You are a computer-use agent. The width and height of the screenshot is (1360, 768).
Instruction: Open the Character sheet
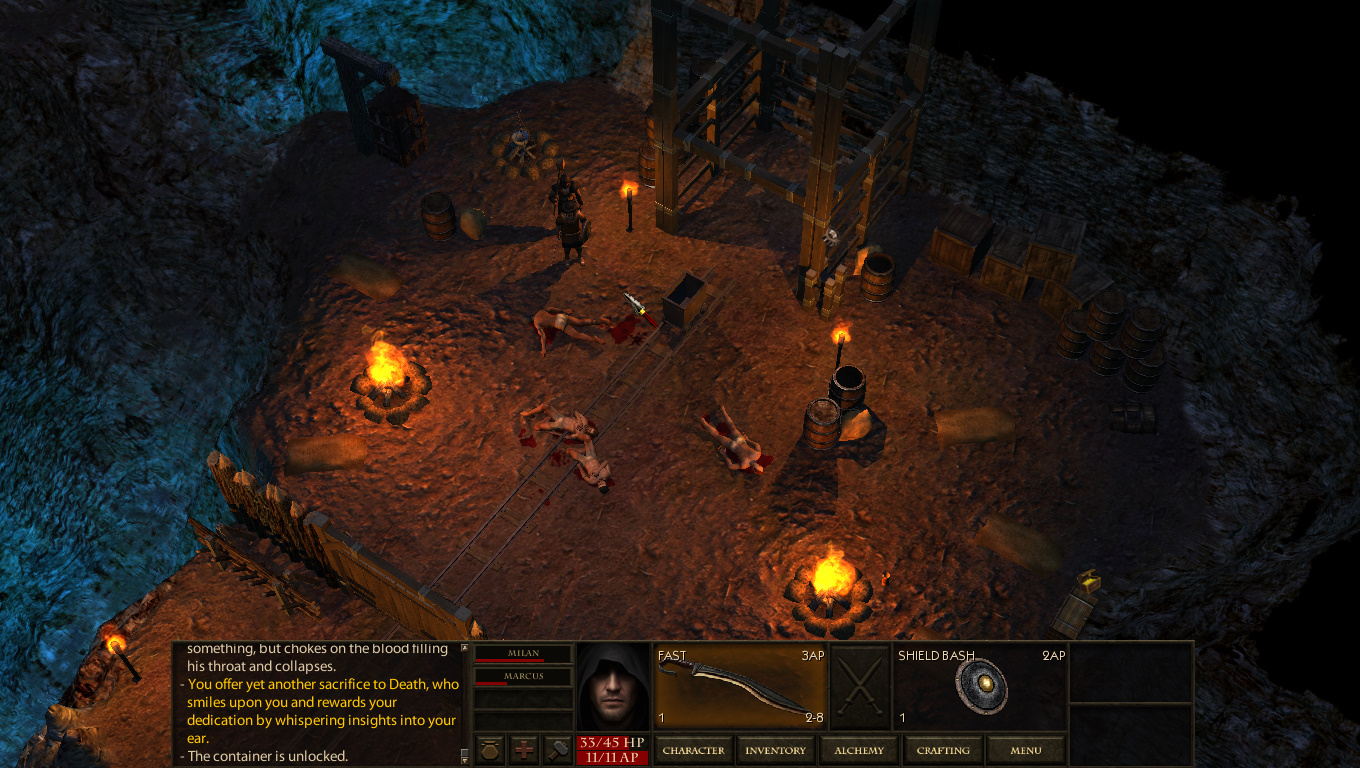(693, 750)
